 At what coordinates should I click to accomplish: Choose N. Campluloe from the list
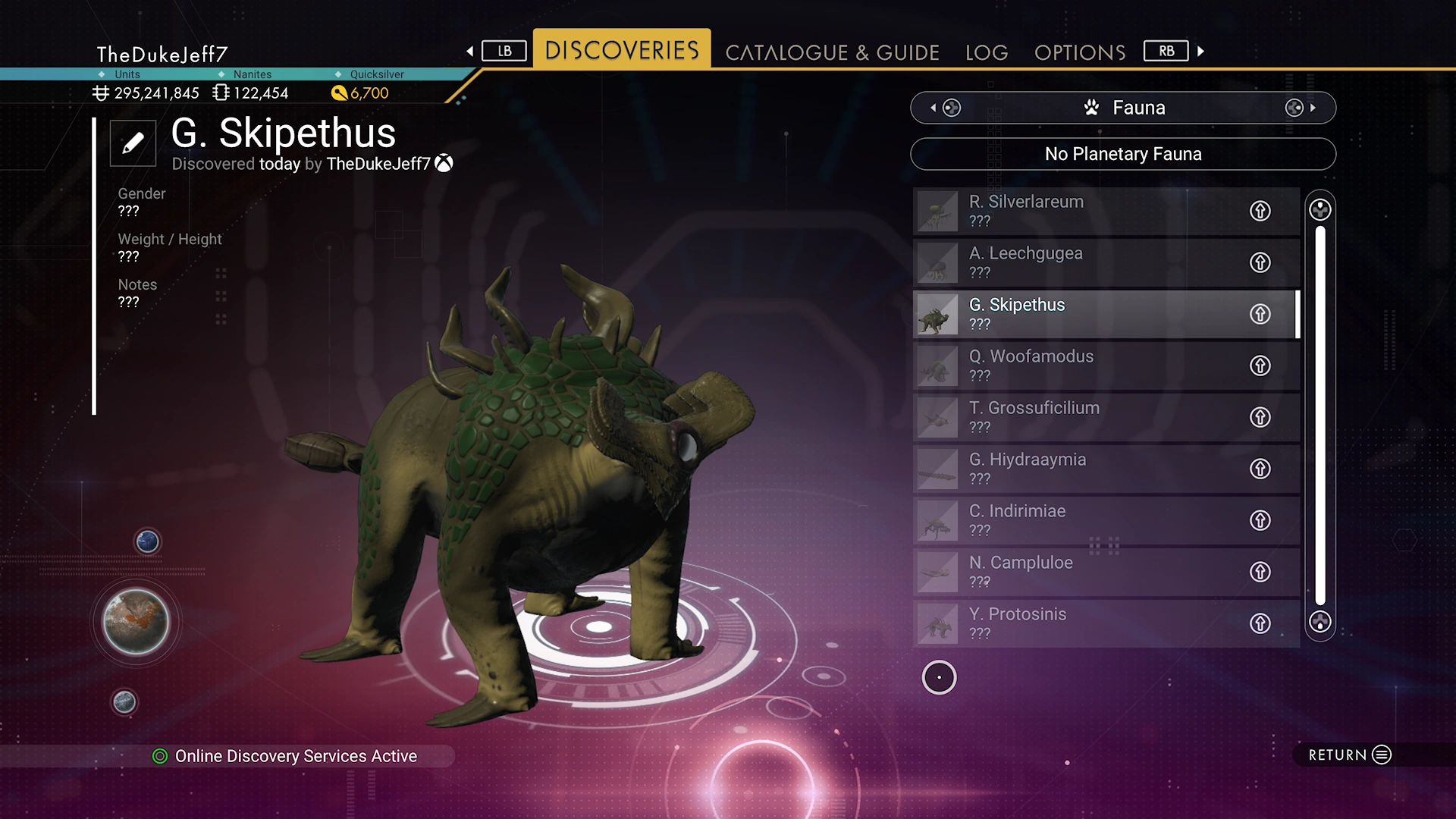click(1077, 572)
